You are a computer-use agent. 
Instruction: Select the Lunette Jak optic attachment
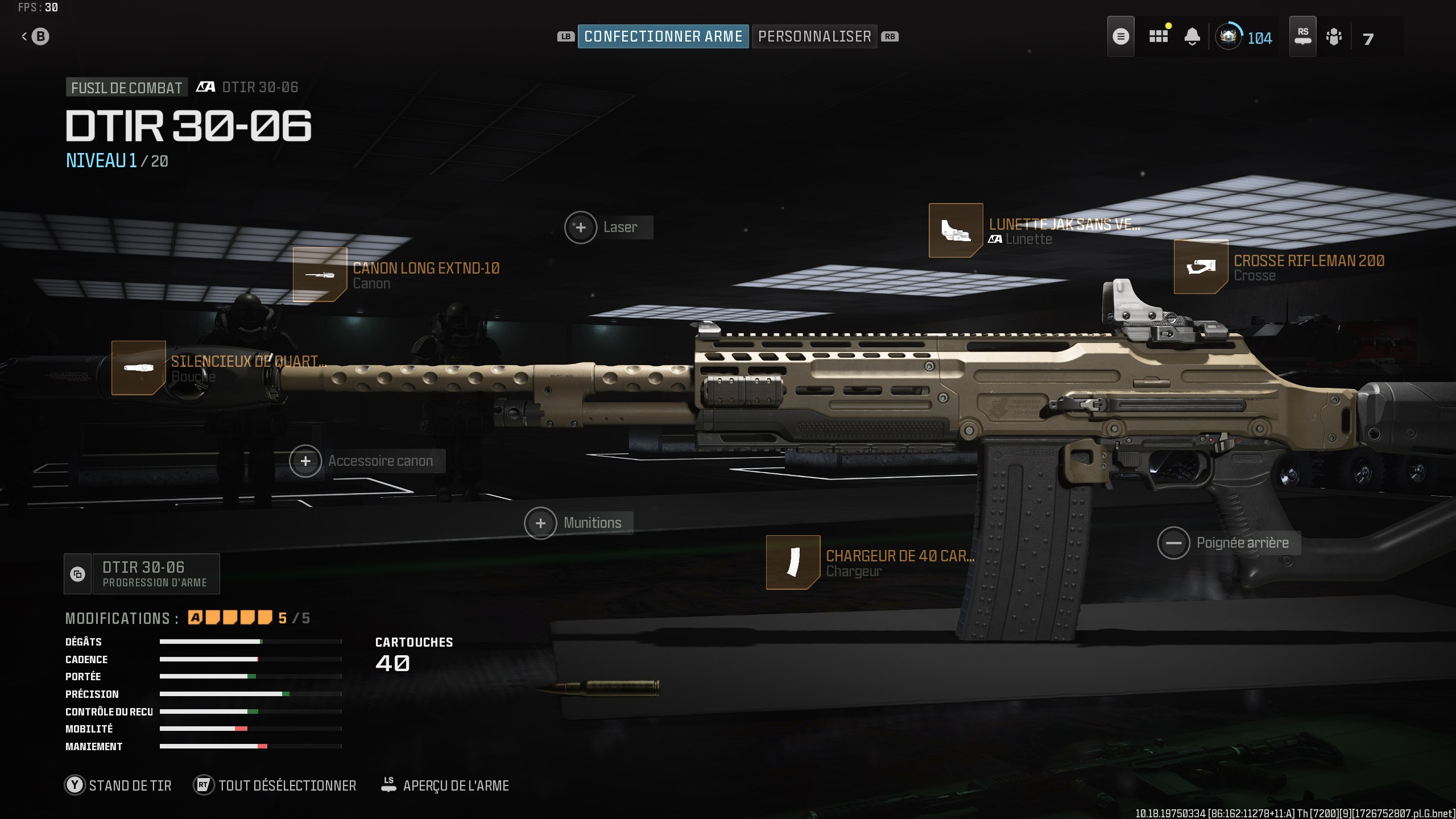pos(956,233)
